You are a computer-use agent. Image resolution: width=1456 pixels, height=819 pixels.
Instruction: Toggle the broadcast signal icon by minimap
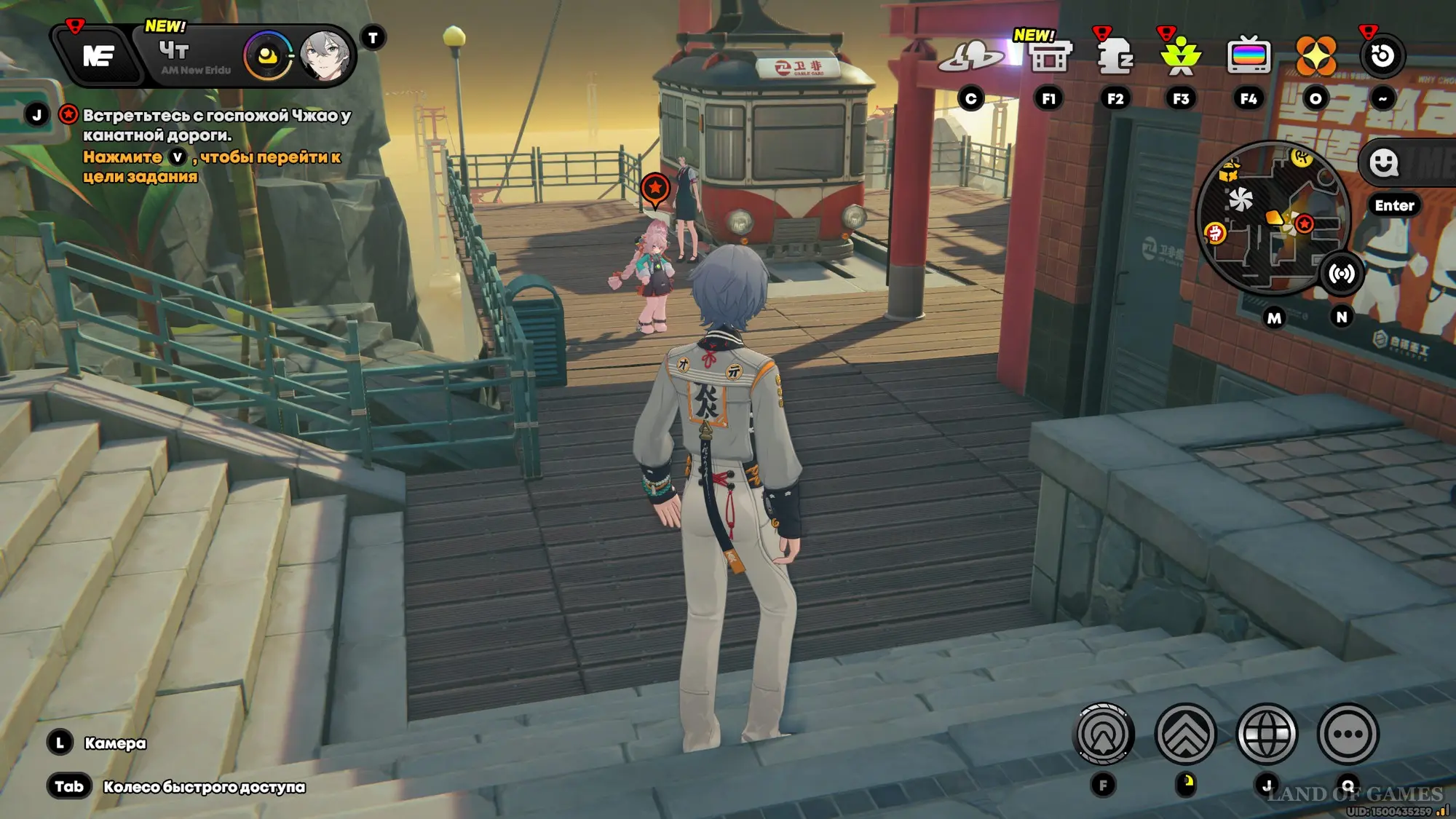point(1341,274)
